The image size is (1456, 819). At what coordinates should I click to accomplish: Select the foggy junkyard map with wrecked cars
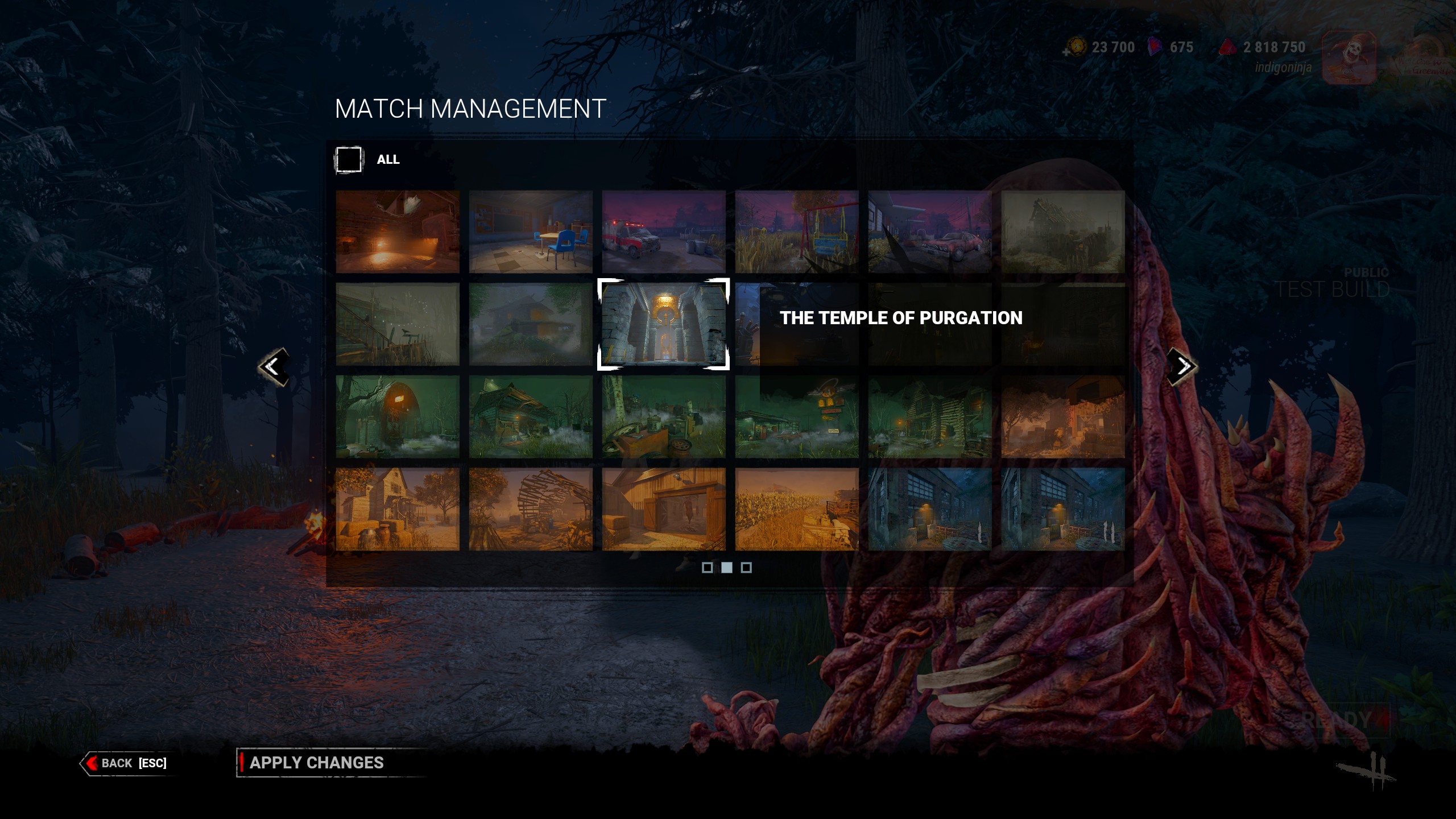click(663, 416)
